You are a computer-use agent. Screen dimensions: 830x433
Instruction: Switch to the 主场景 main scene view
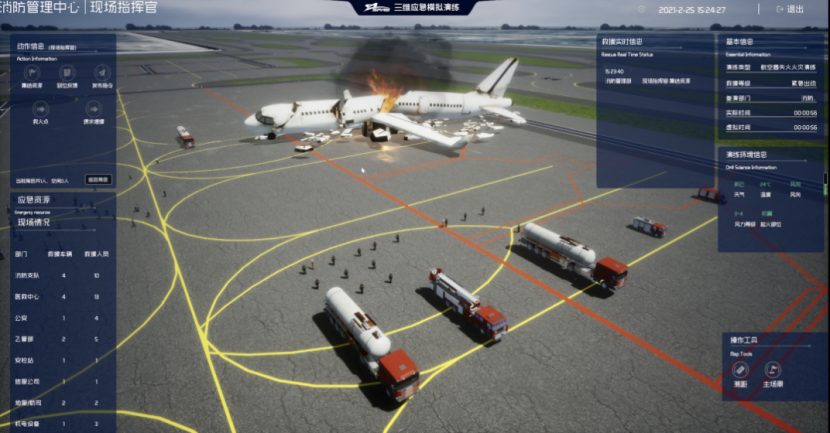pos(774,369)
